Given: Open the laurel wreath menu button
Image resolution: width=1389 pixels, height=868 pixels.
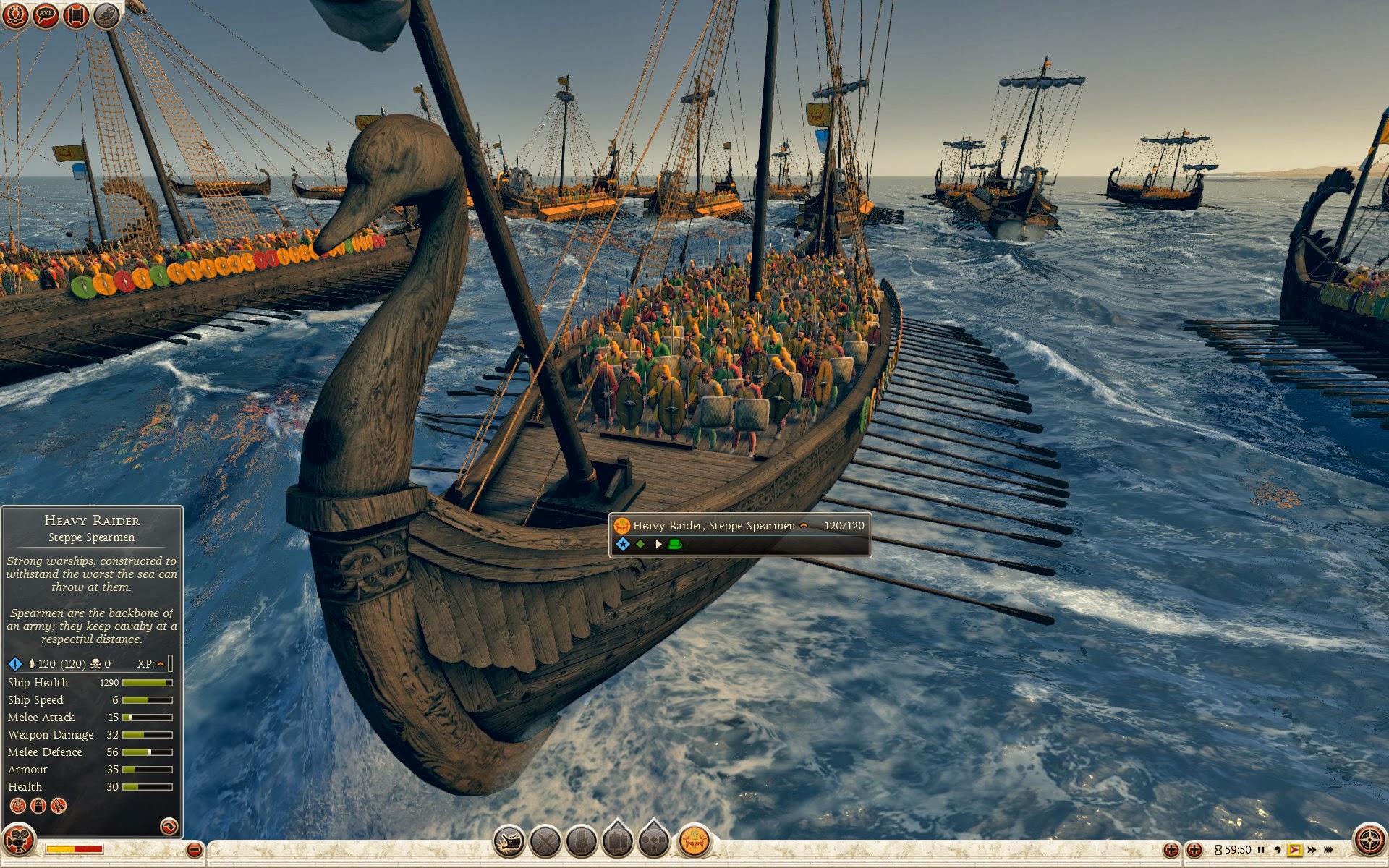Looking at the screenshot, I should tap(15, 14).
